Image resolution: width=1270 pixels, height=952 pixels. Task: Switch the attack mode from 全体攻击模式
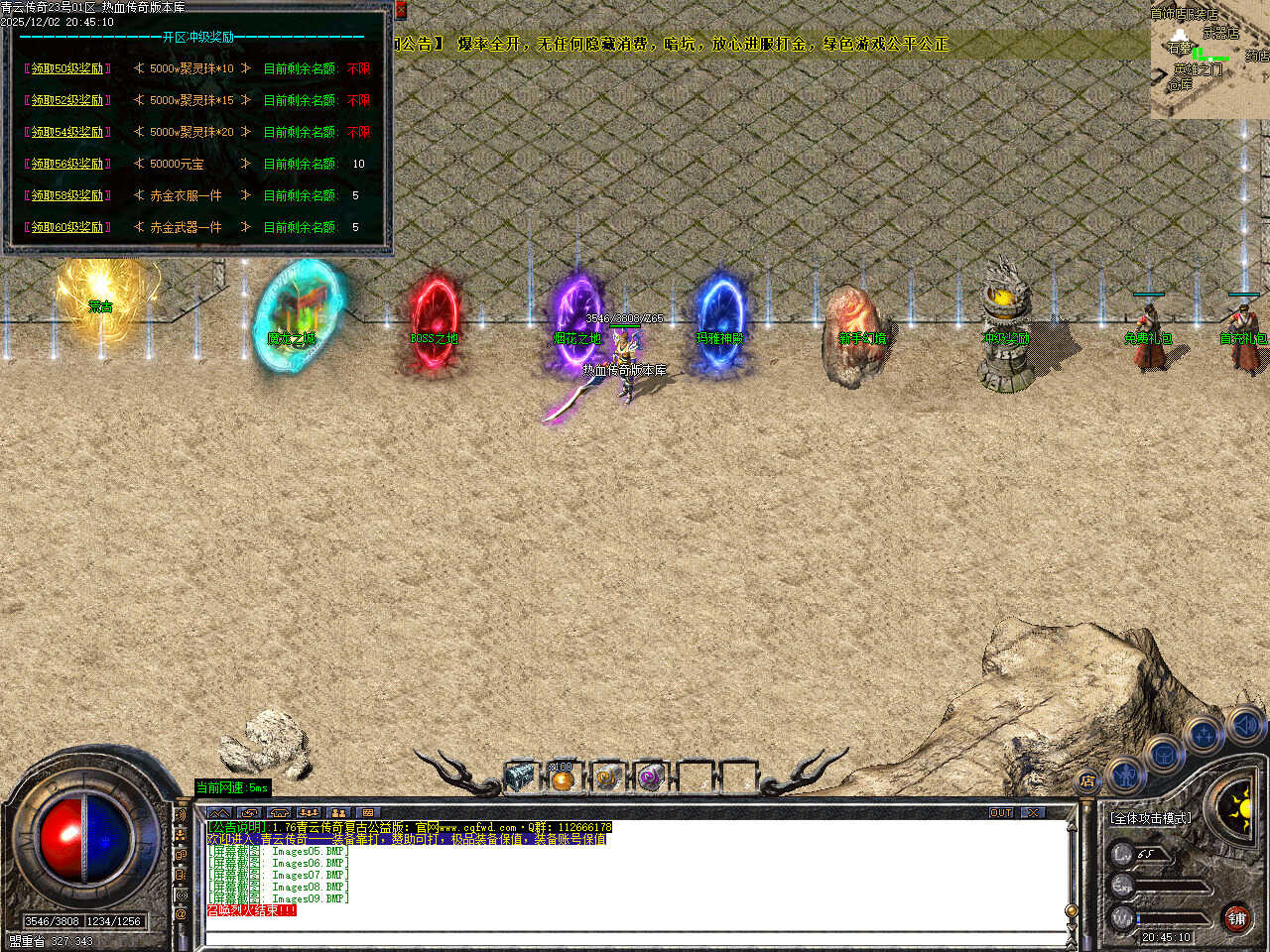point(1151,818)
